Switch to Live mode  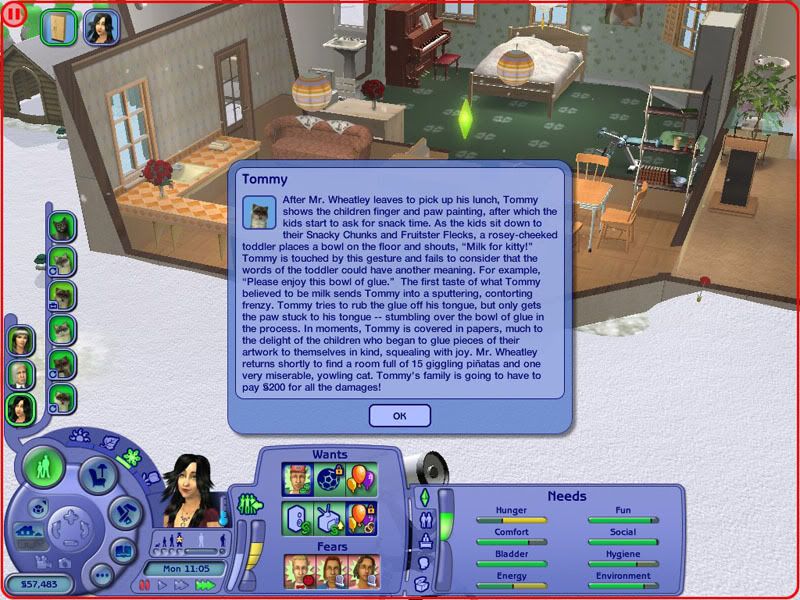pyautogui.click(x=45, y=465)
